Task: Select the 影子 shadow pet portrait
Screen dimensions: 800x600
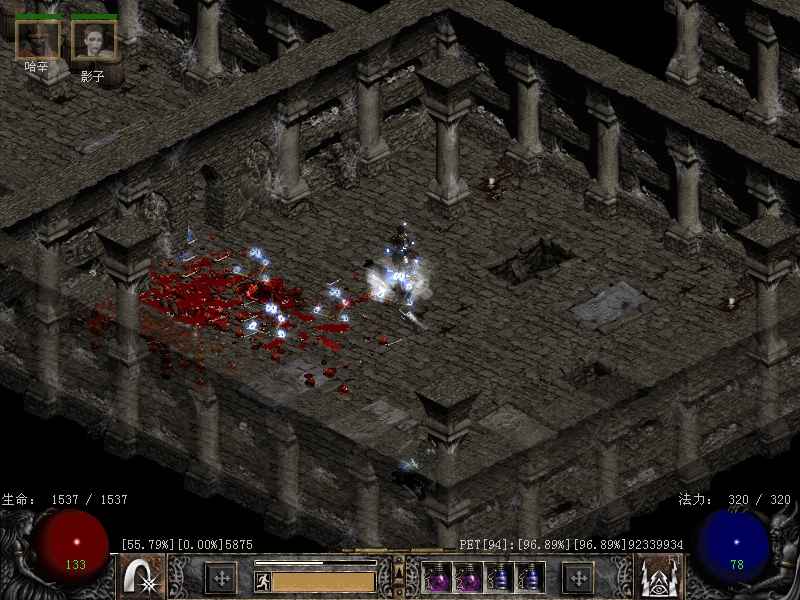Action: pyautogui.click(x=93, y=38)
